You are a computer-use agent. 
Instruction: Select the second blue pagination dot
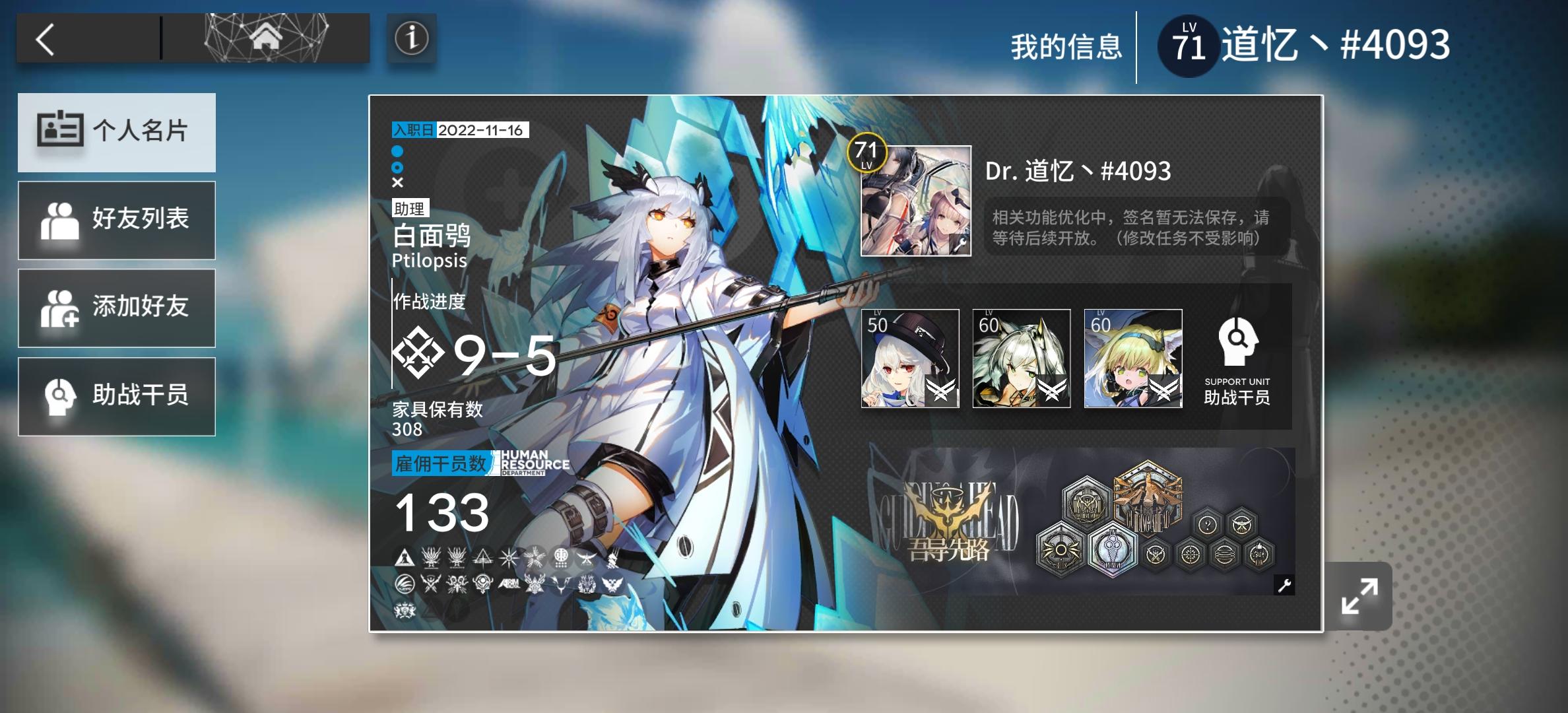click(399, 168)
